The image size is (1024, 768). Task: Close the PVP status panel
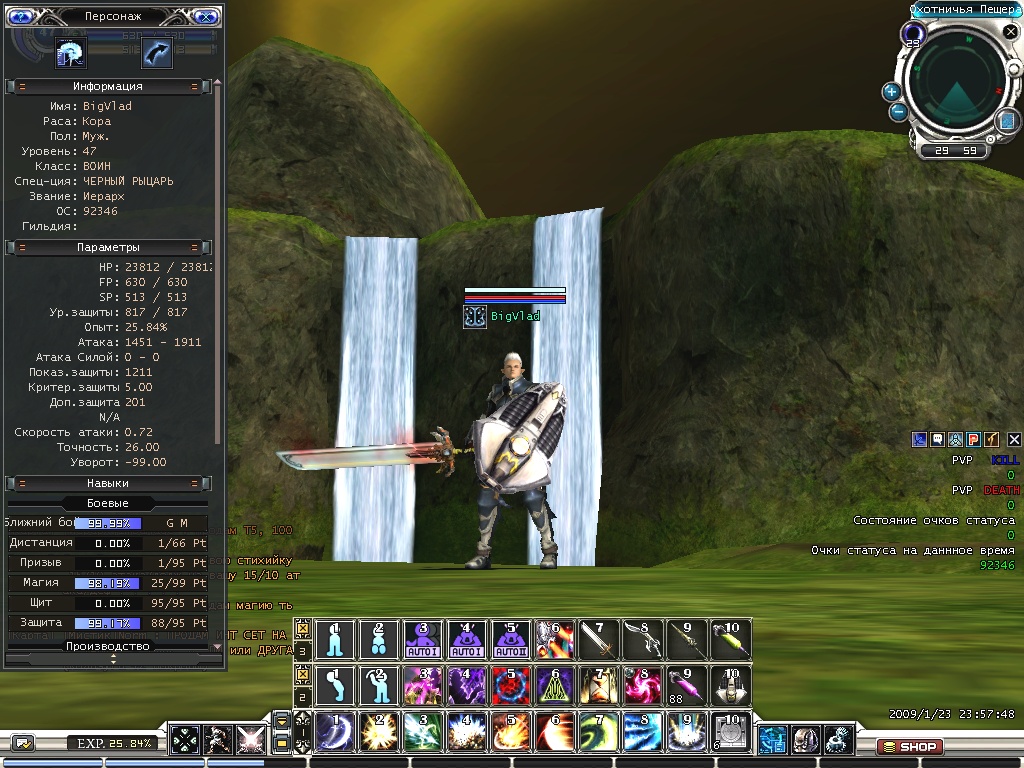point(1013,439)
